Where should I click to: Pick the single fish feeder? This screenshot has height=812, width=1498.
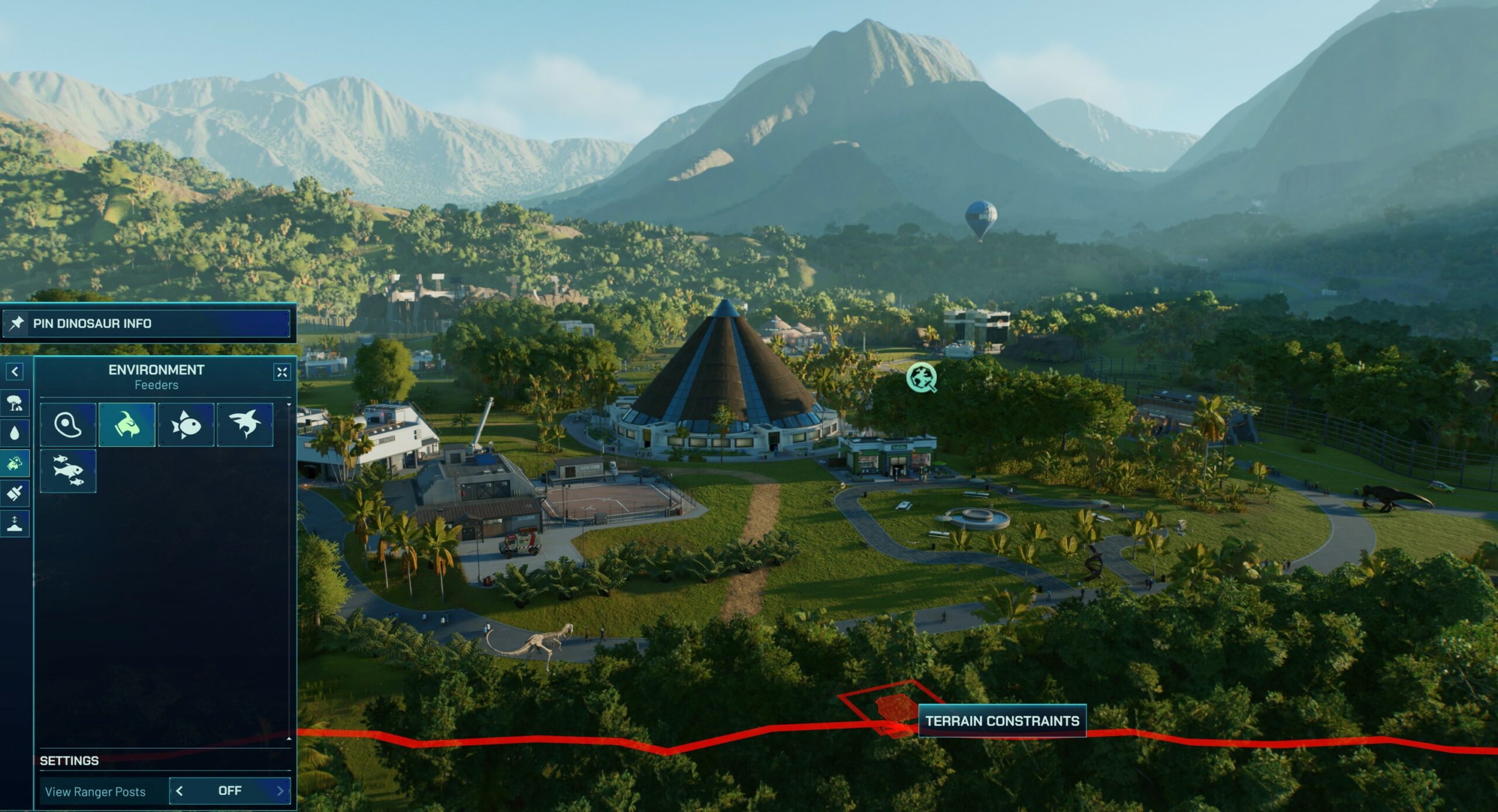click(x=186, y=425)
